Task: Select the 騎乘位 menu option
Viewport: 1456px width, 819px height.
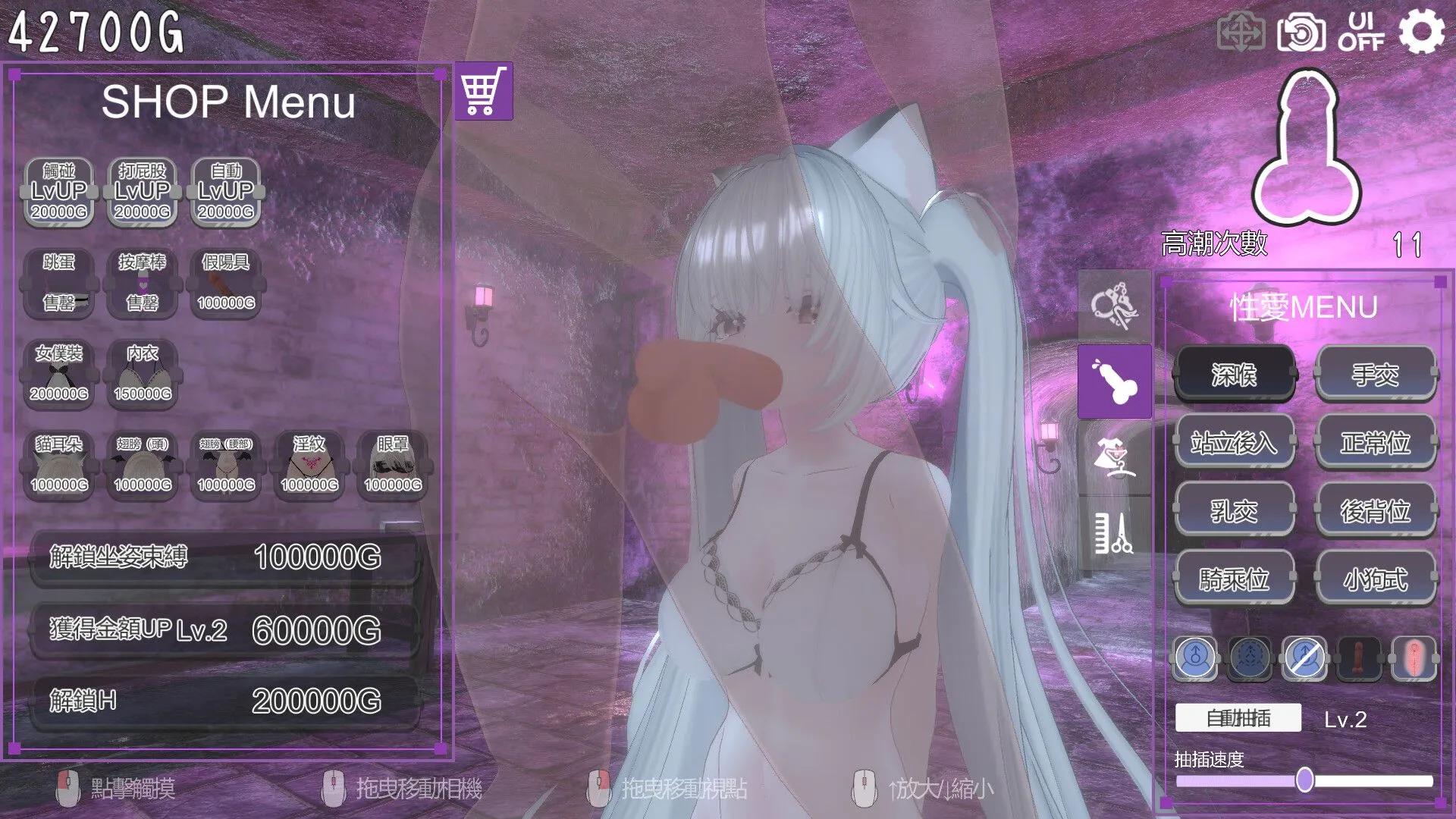Action: click(x=1234, y=579)
